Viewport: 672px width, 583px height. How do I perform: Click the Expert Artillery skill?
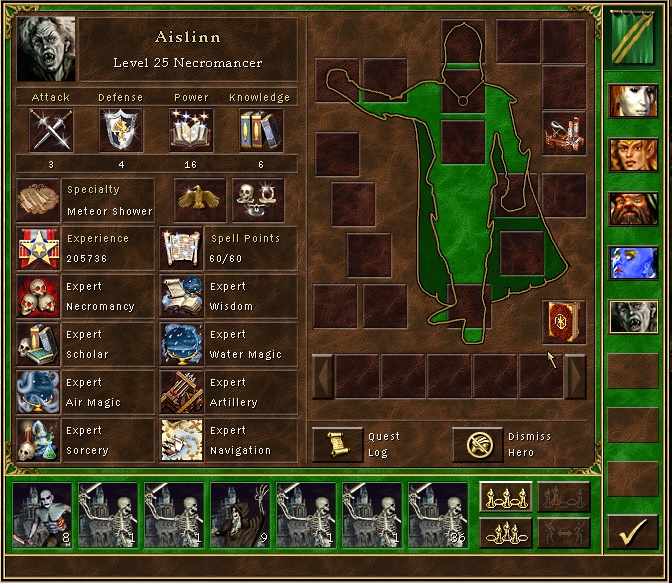click(182, 393)
